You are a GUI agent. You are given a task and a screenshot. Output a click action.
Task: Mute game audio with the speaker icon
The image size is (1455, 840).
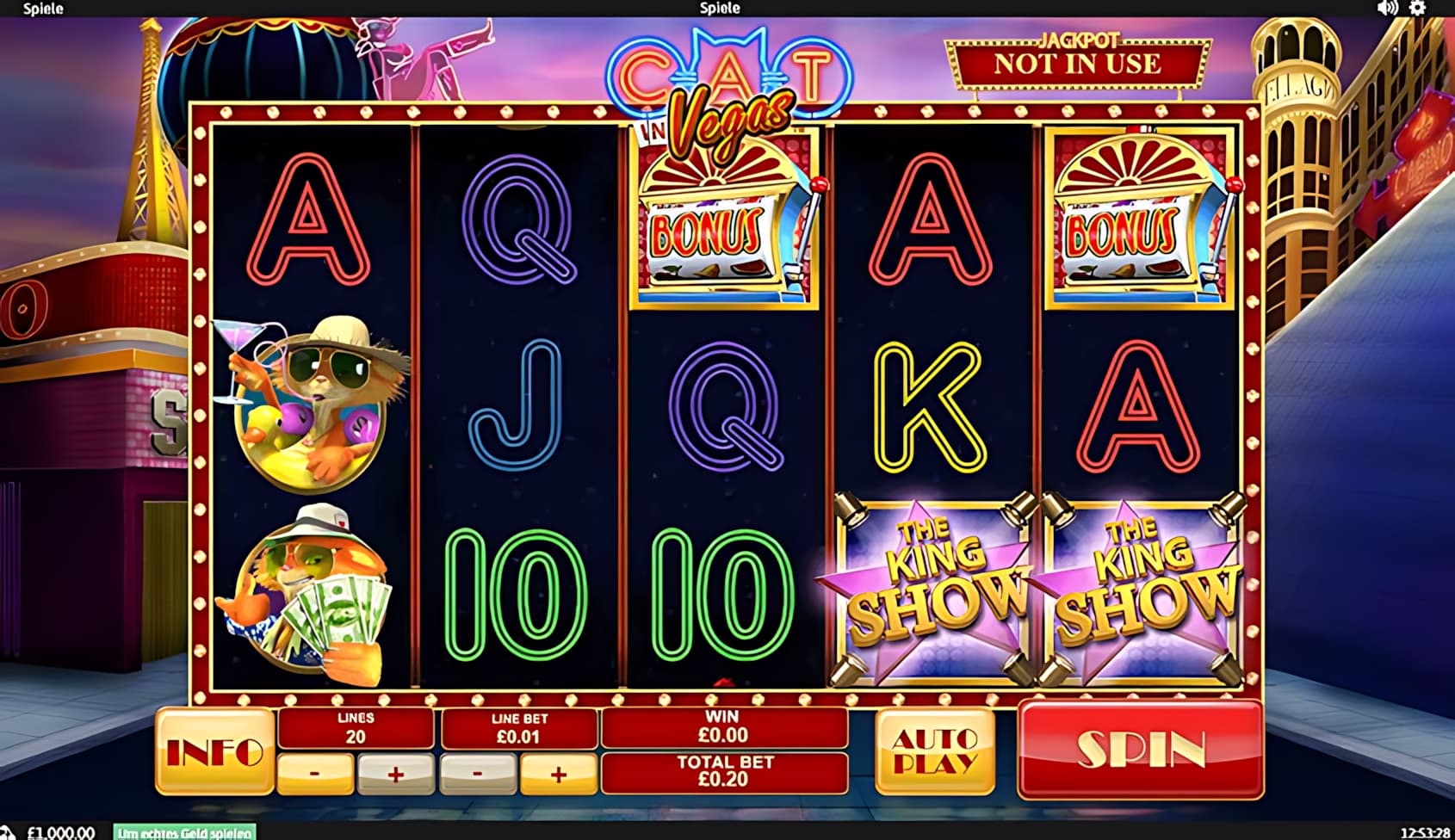pos(1386,9)
